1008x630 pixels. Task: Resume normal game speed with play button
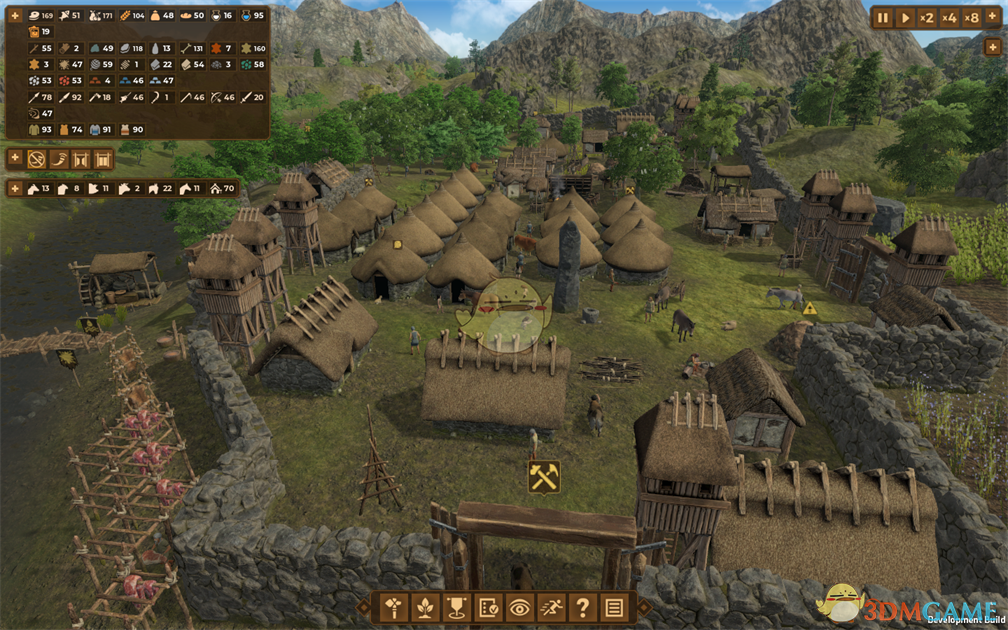[906, 17]
